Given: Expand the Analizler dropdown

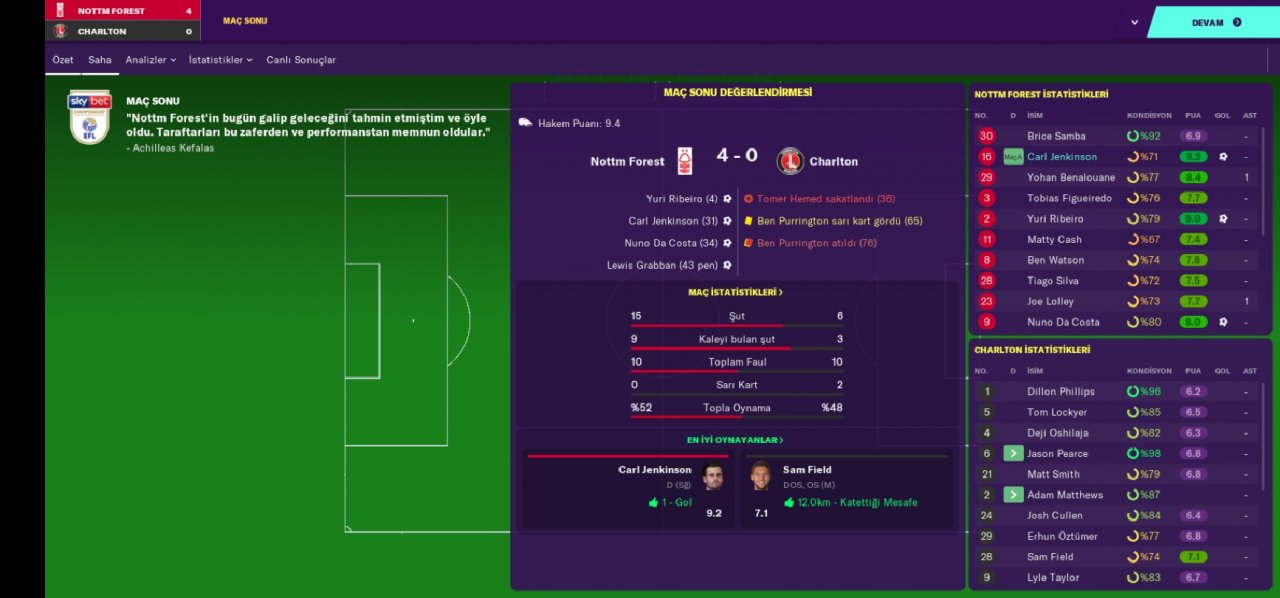Looking at the screenshot, I should (x=150, y=60).
